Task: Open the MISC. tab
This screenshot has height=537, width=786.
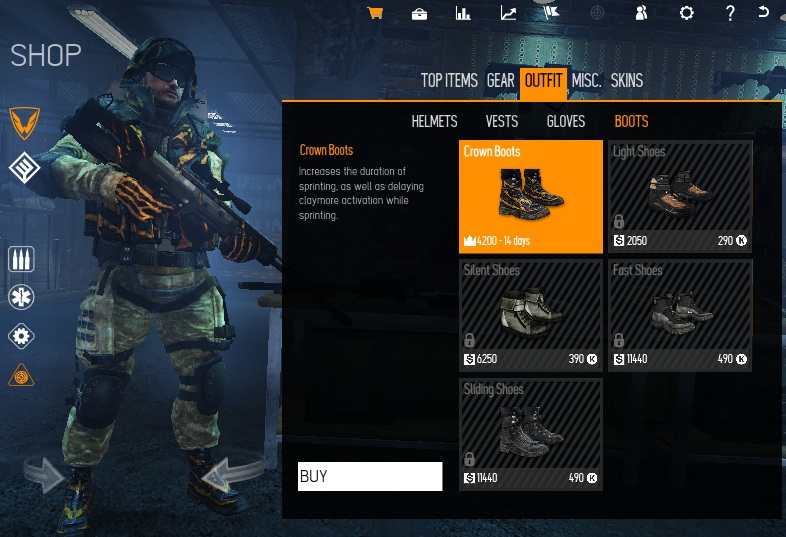Action: (587, 81)
